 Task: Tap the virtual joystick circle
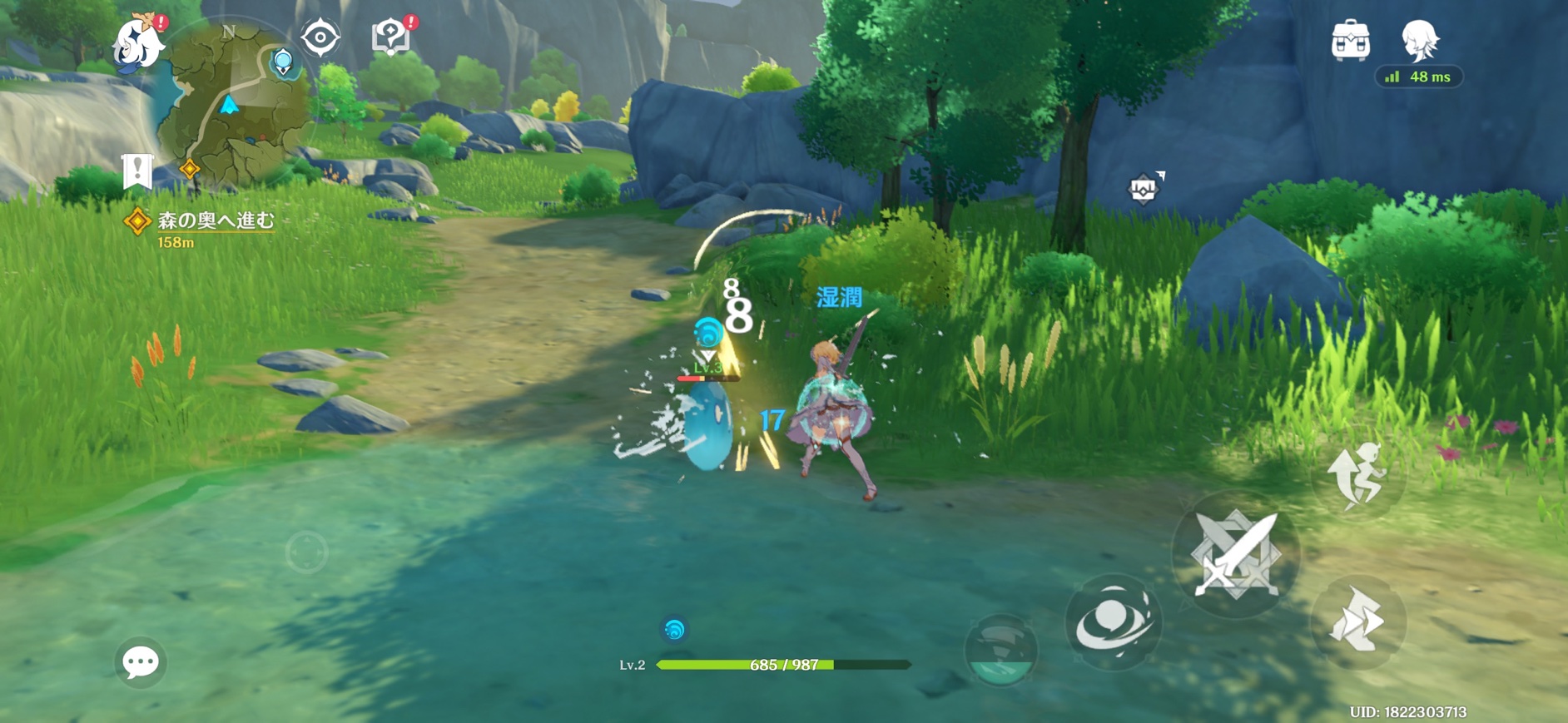[x=306, y=552]
